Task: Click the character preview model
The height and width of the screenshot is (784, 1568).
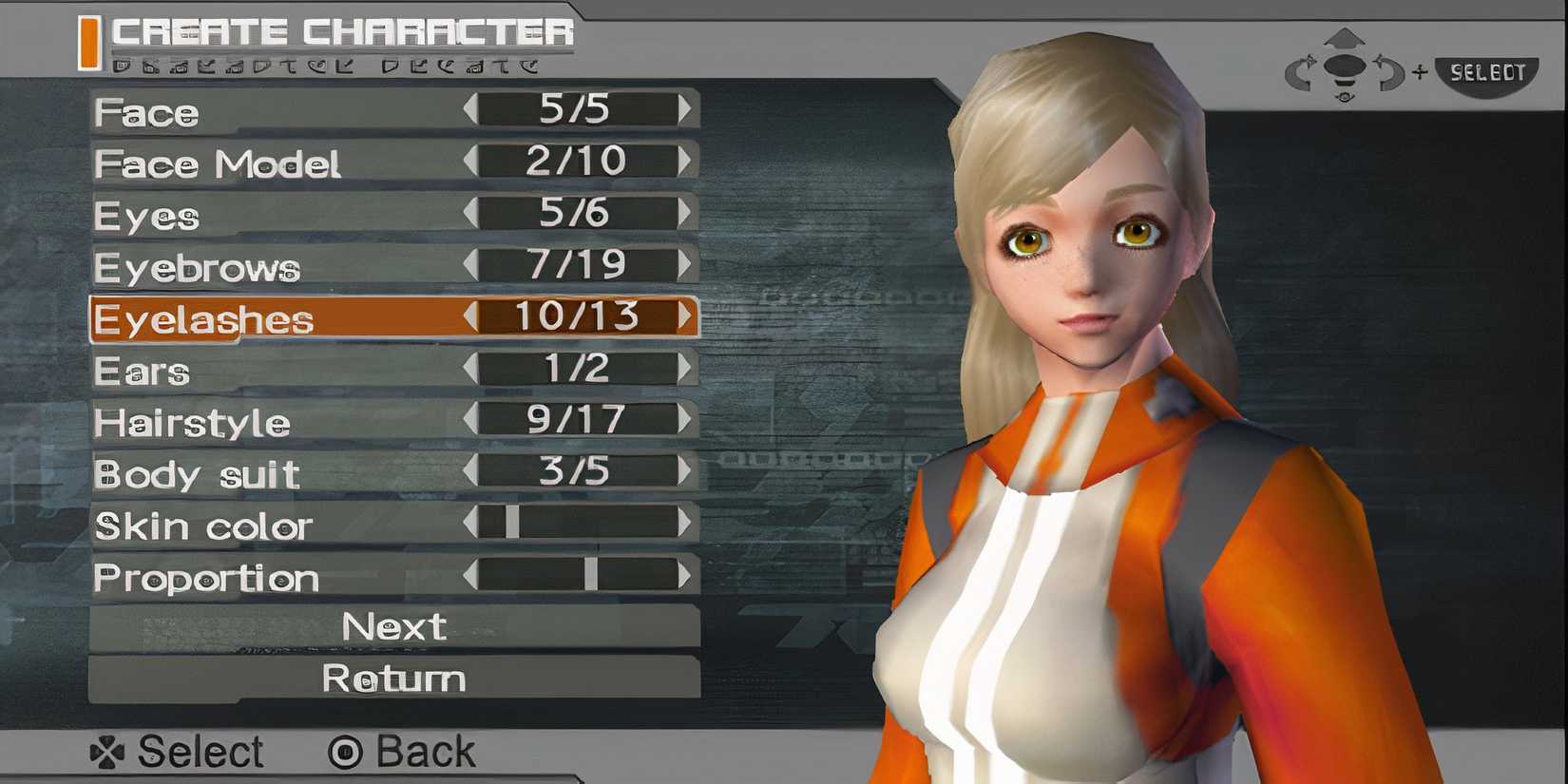Action: (1083, 380)
